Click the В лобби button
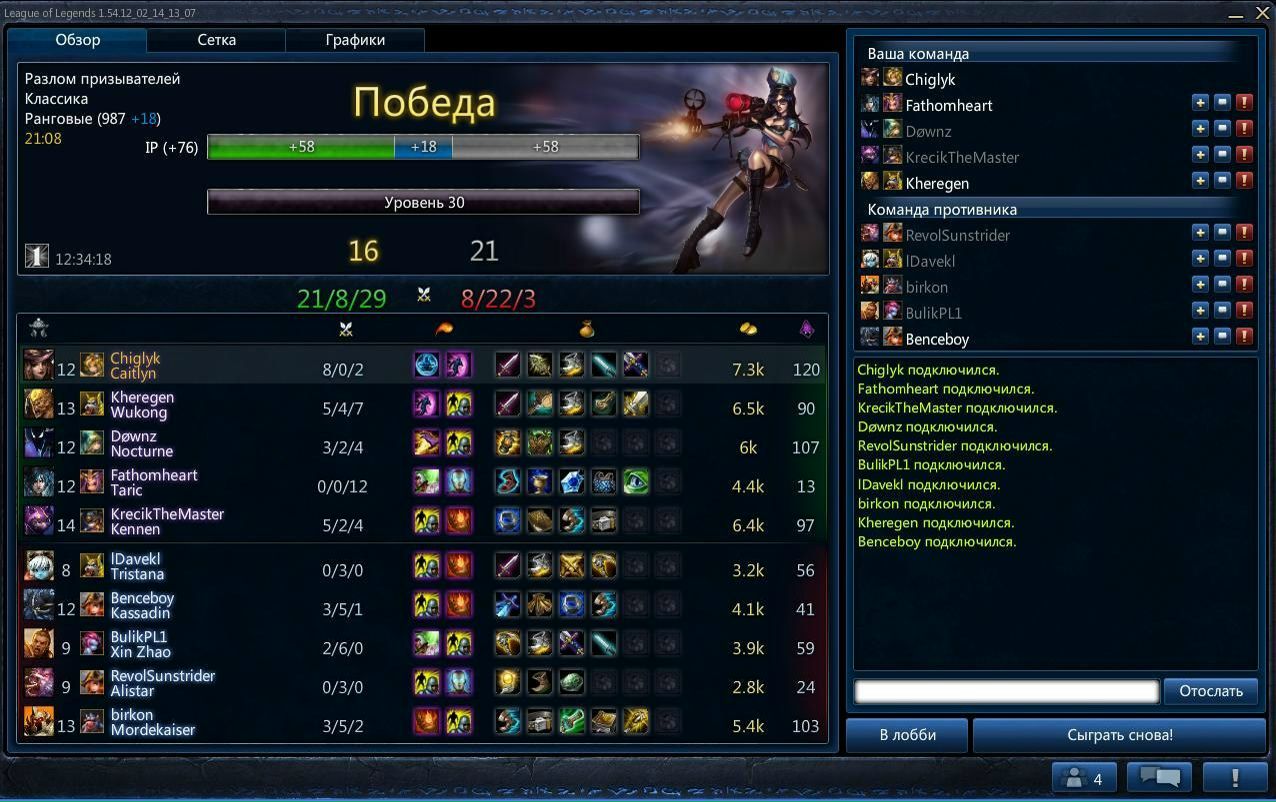 click(x=907, y=735)
